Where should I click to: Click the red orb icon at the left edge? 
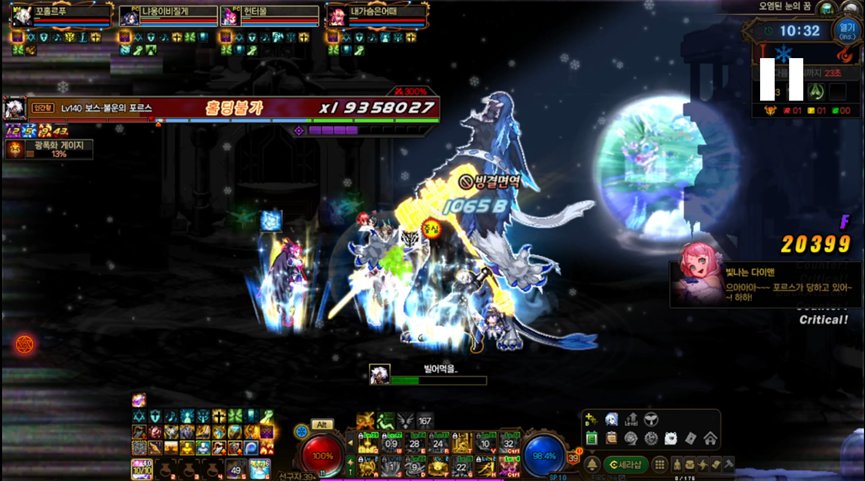23,345
